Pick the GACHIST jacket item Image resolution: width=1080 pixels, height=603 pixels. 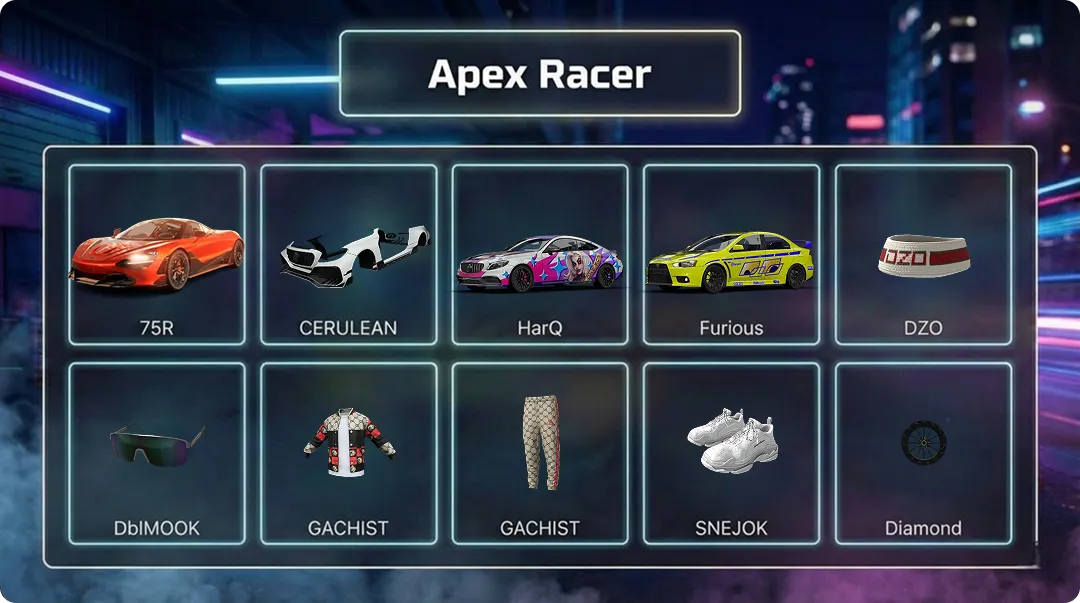(348, 453)
